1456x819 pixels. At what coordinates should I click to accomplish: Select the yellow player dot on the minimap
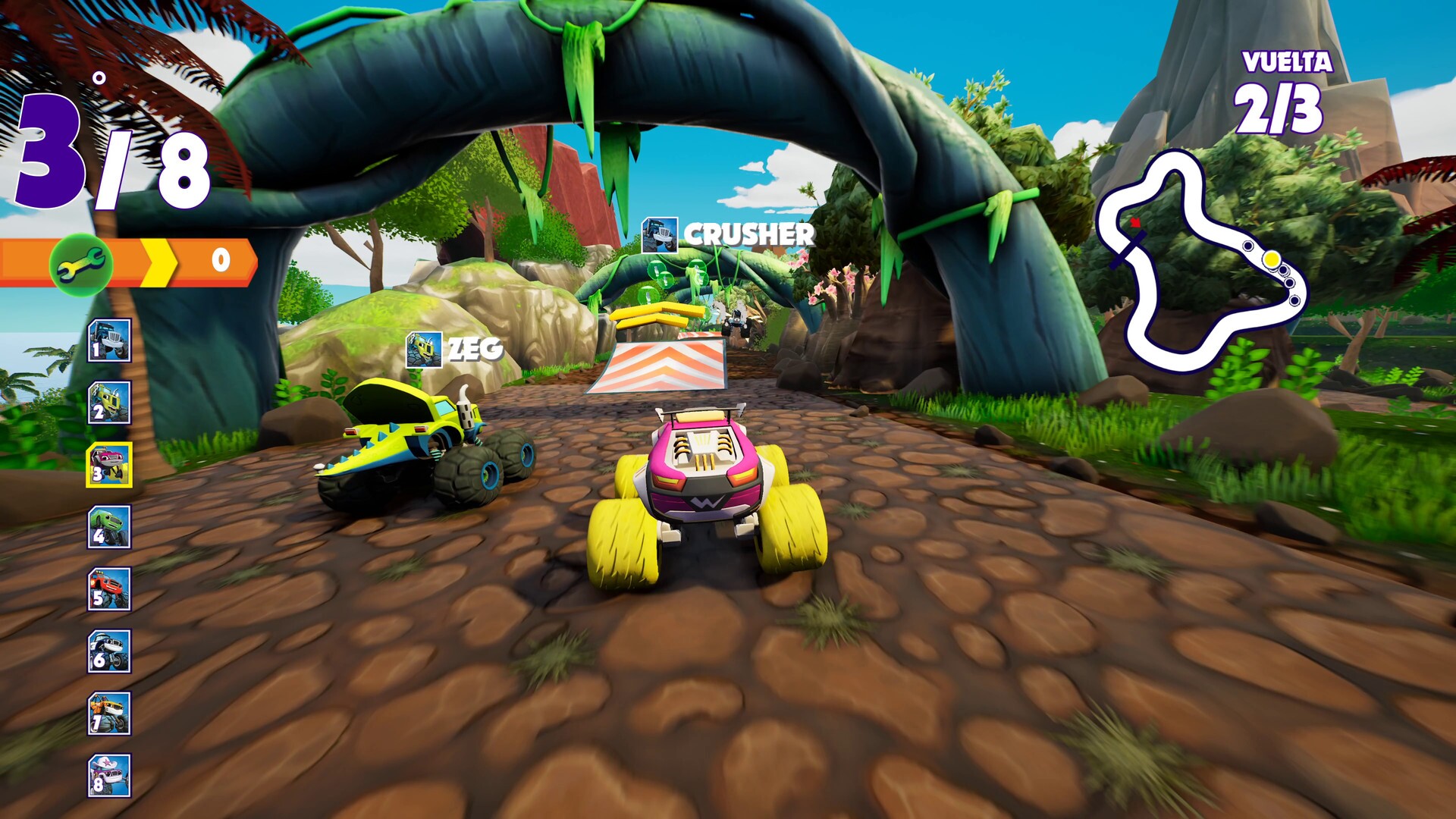1272,260
